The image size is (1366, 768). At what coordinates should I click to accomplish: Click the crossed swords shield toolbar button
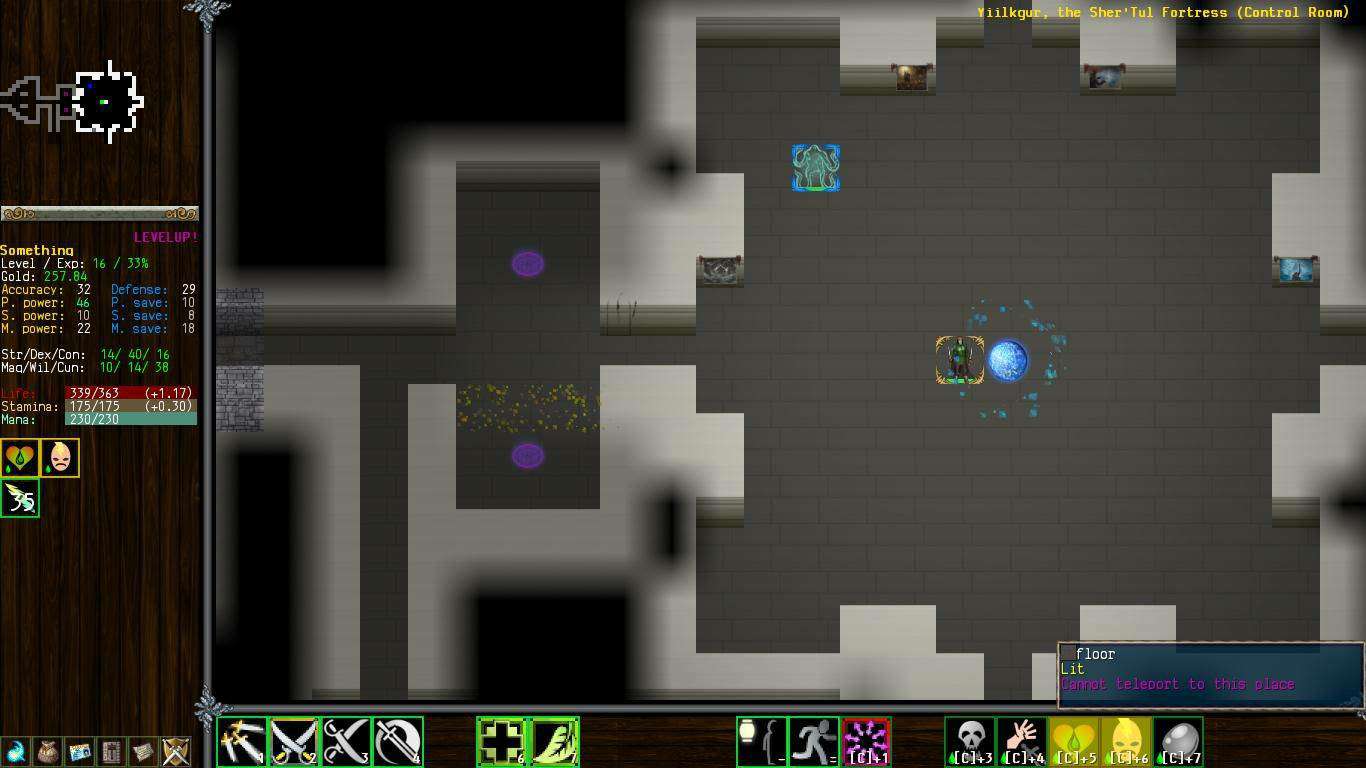click(176, 751)
